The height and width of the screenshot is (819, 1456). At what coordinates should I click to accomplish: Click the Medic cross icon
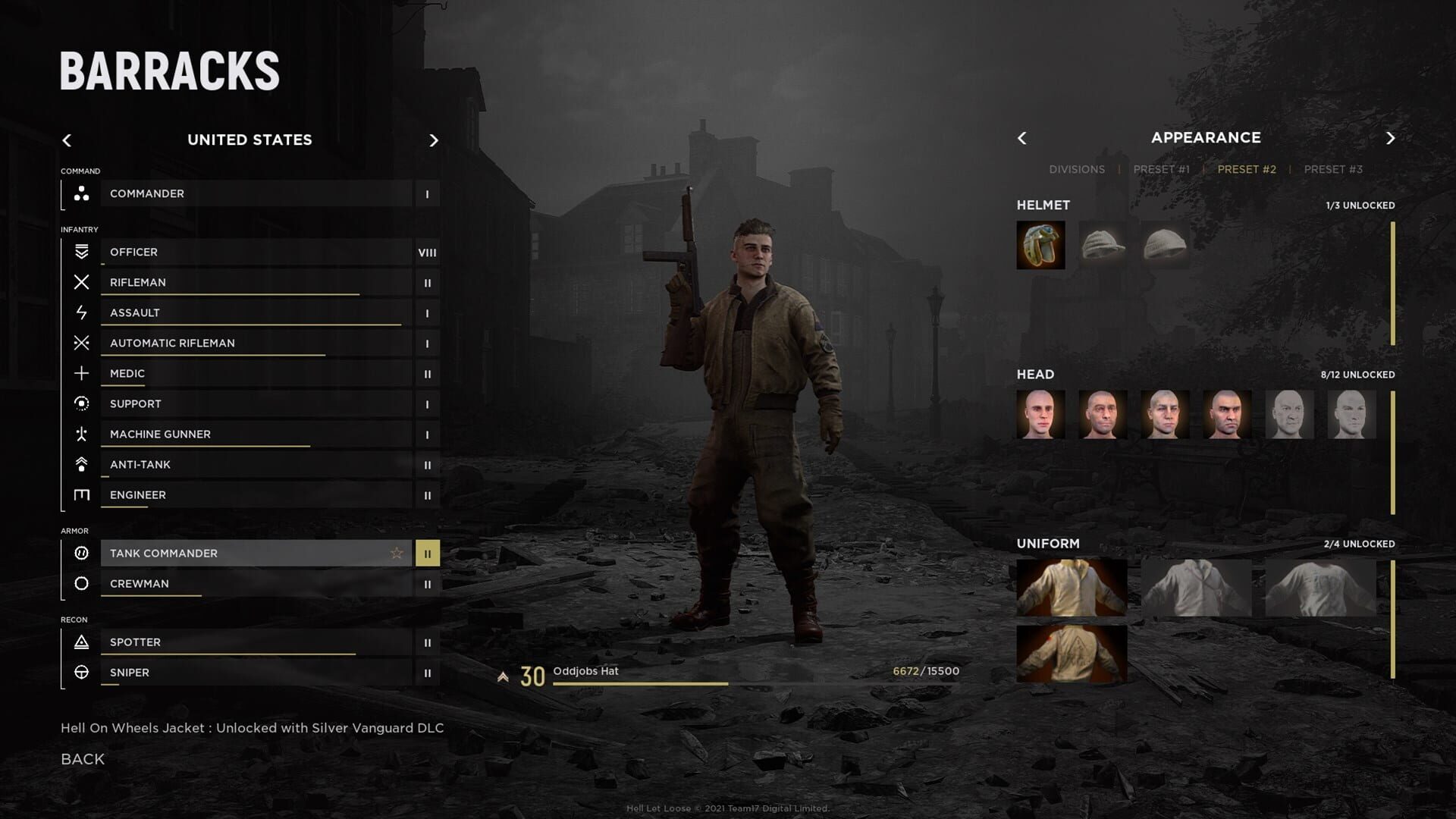click(80, 373)
